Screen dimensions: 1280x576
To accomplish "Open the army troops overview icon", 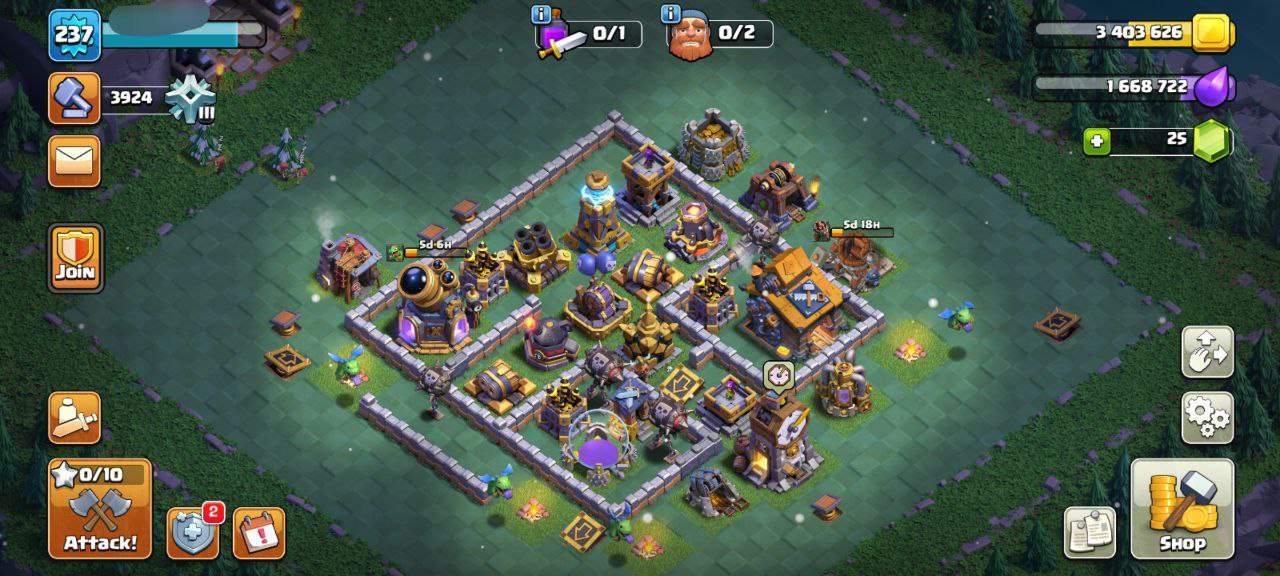I will click(x=75, y=417).
